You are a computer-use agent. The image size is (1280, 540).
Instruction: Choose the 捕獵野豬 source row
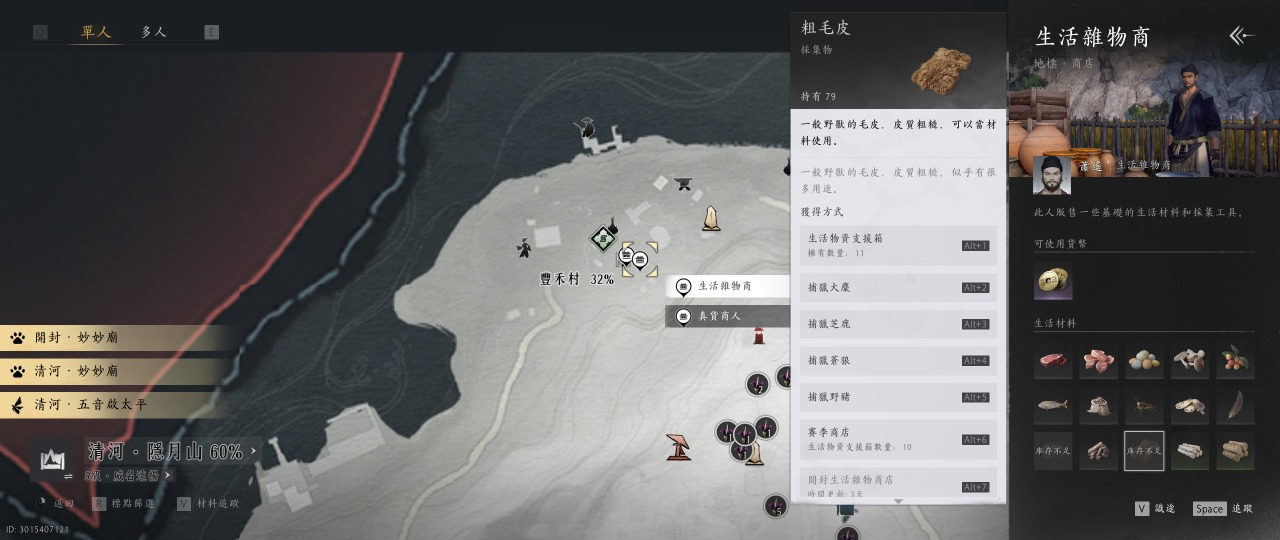pos(898,397)
